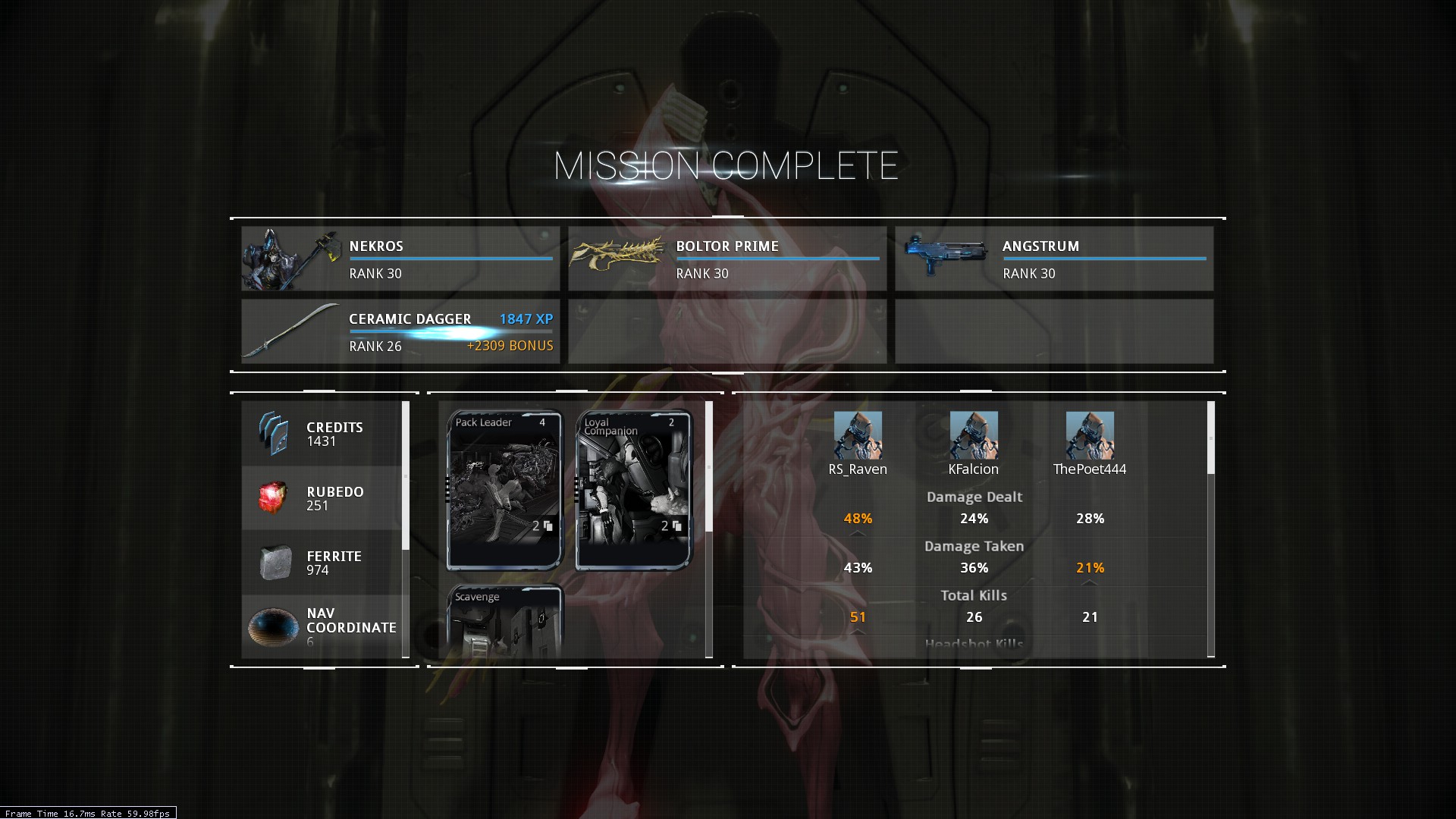Select the Rubedo resource row

click(x=322, y=498)
